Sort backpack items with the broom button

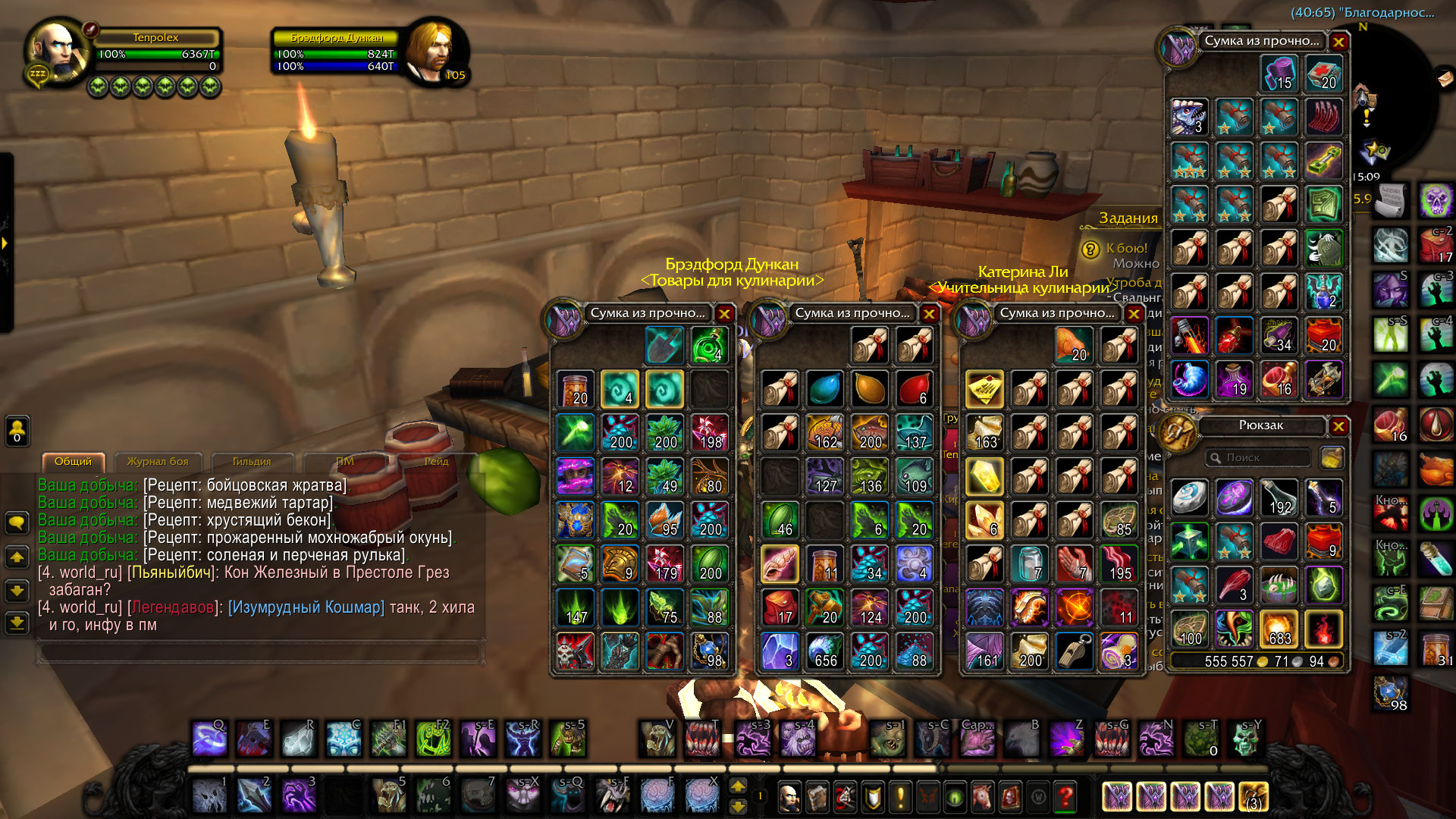click(1332, 458)
